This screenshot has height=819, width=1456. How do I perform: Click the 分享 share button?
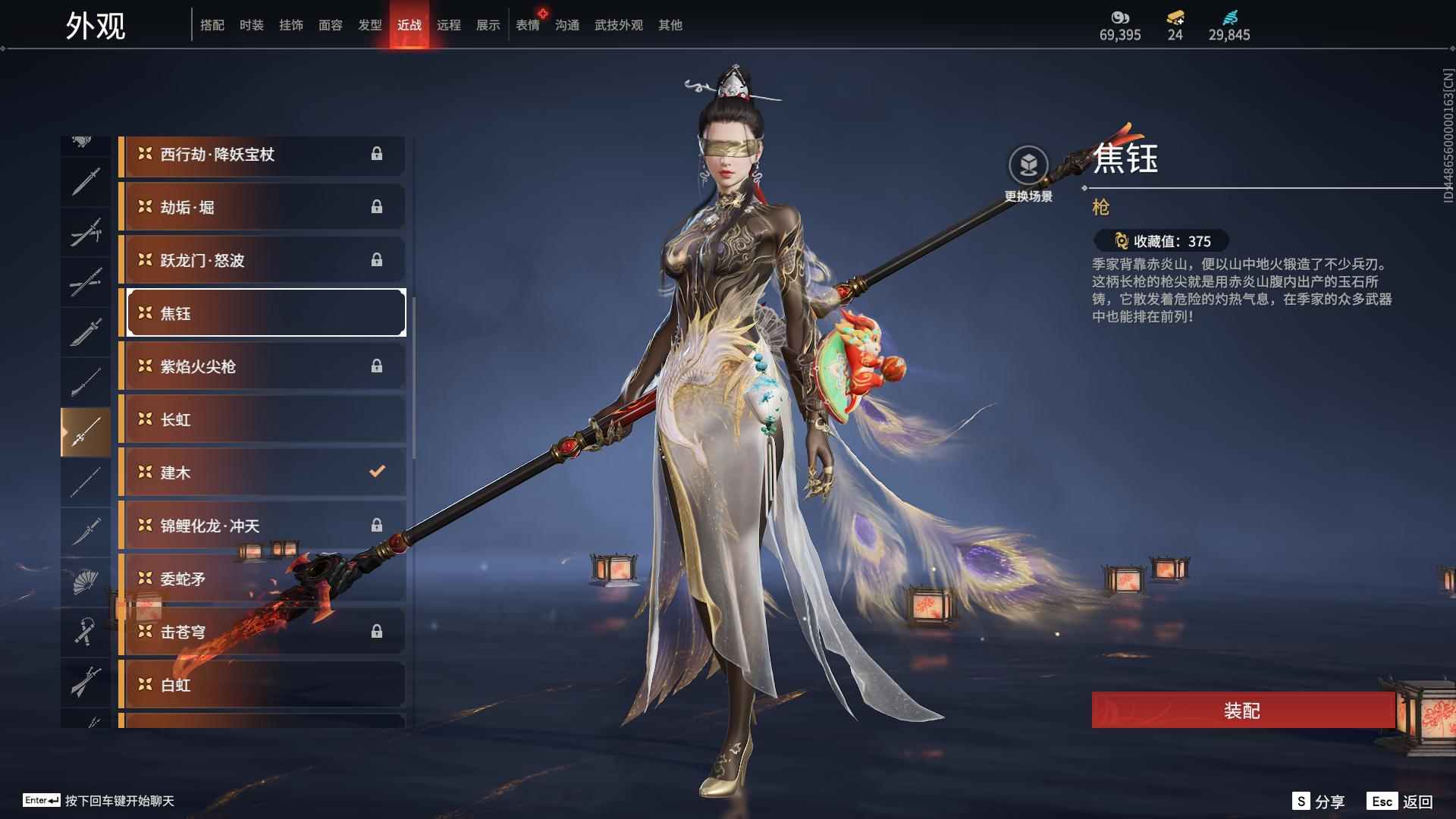pos(1319,800)
